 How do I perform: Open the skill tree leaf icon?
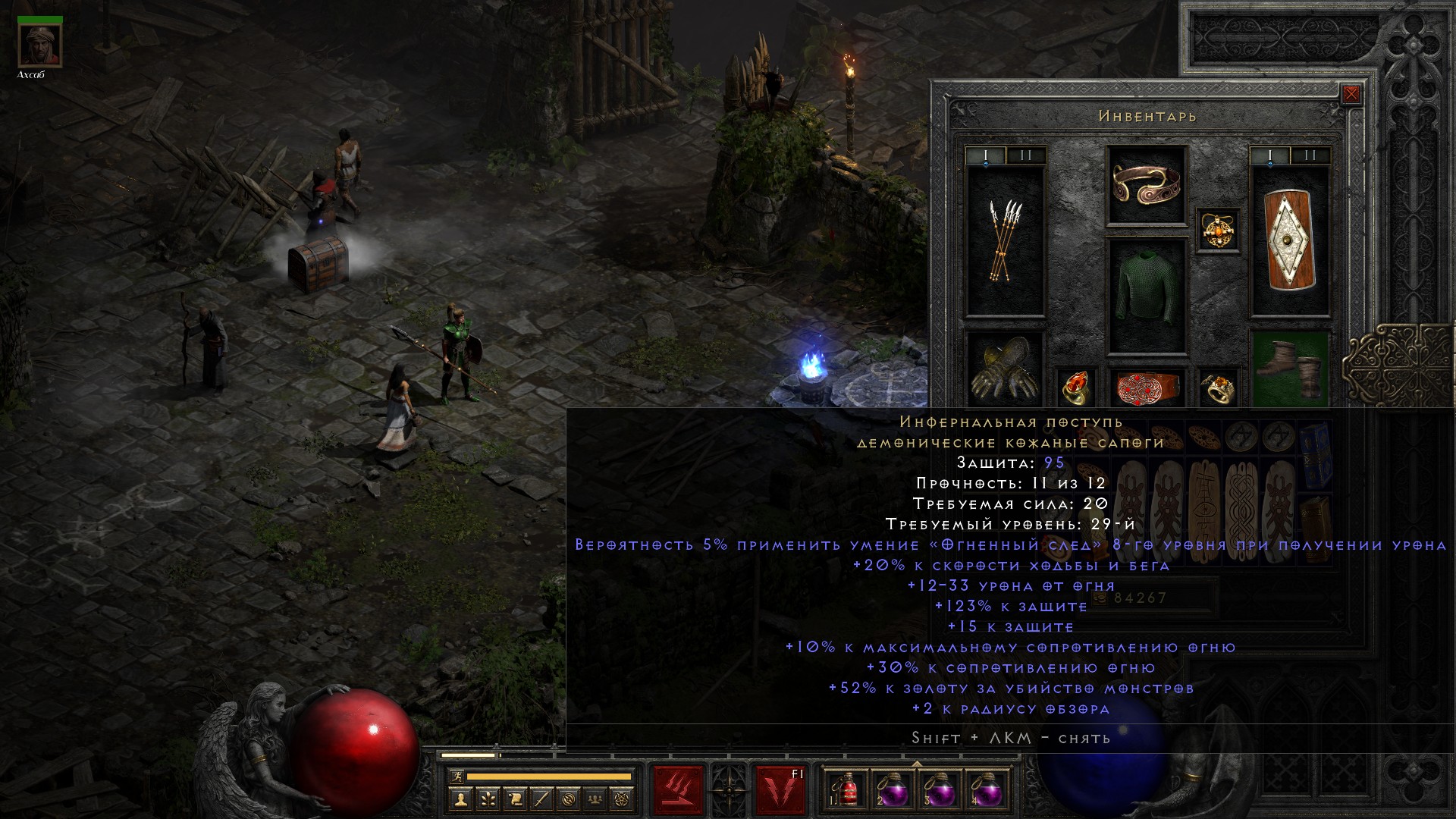click(488, 799)
